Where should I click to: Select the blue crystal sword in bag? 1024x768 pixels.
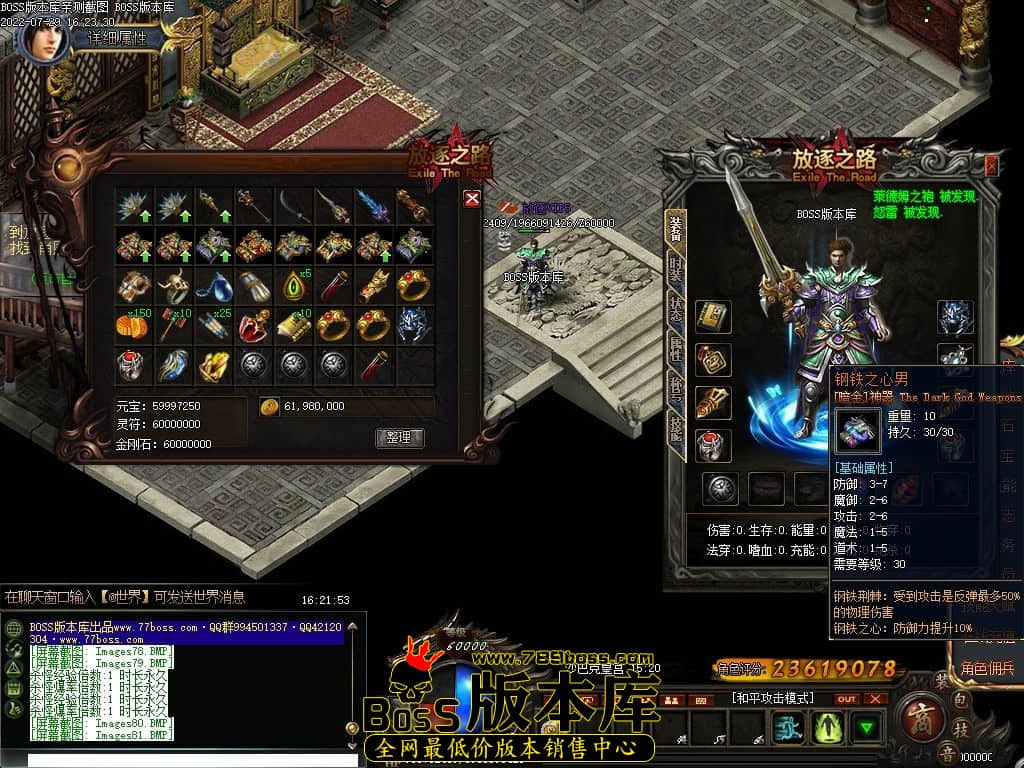tap(373, 206)
